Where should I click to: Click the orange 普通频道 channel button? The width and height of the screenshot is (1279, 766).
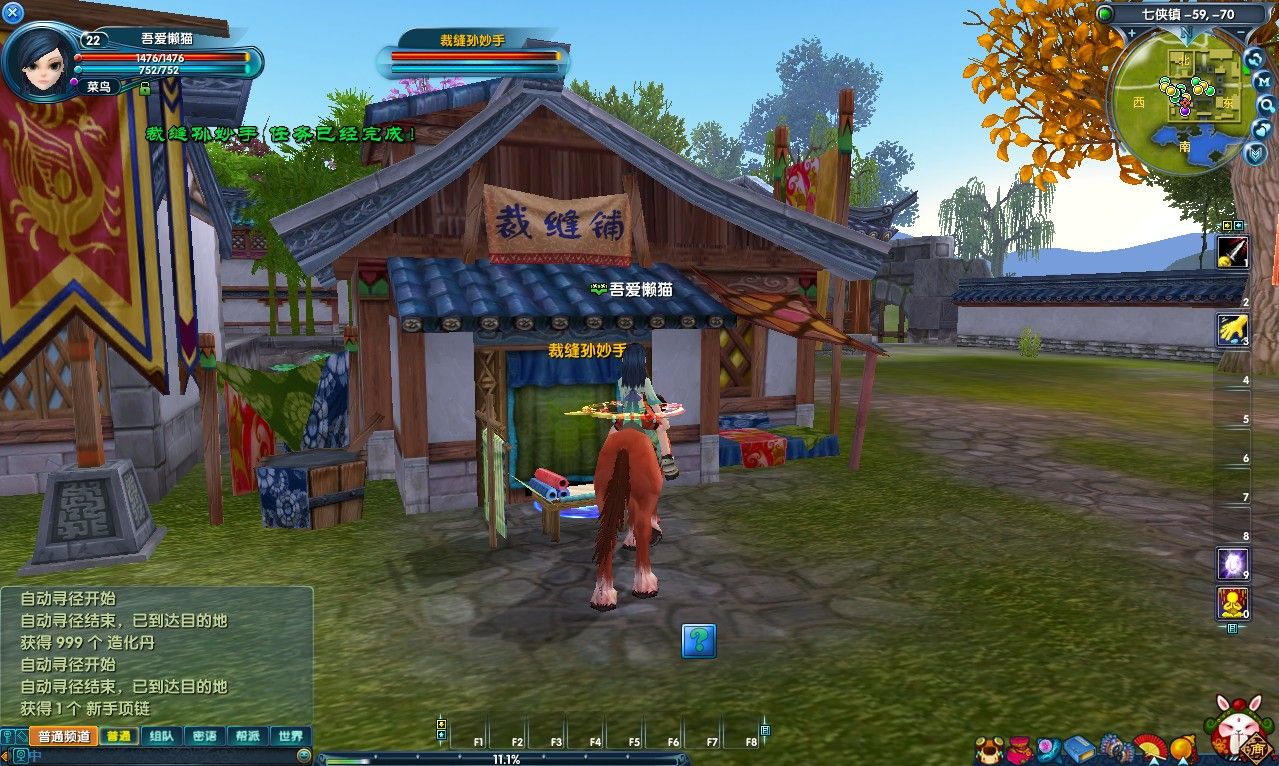coord(64,736)
